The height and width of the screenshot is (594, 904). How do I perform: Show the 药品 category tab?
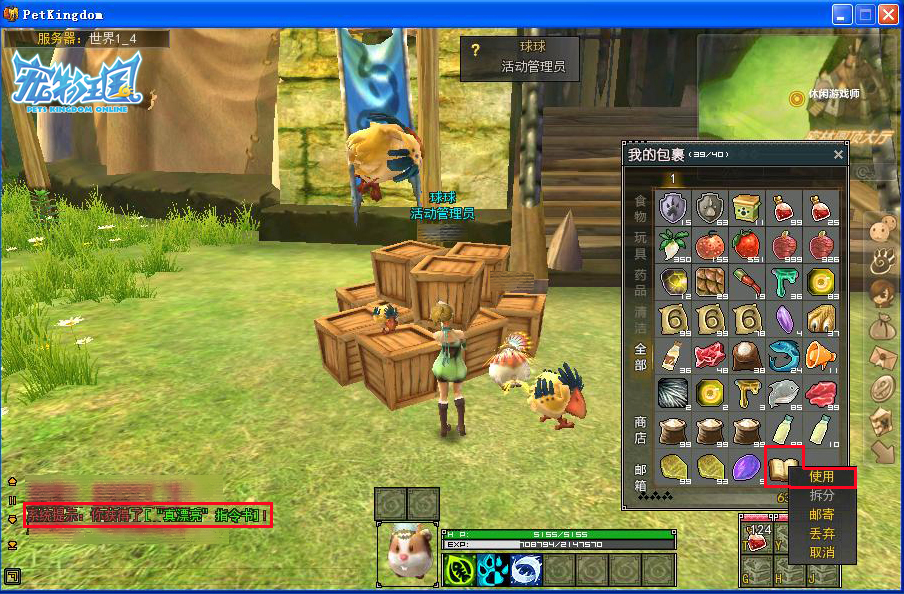640,283
